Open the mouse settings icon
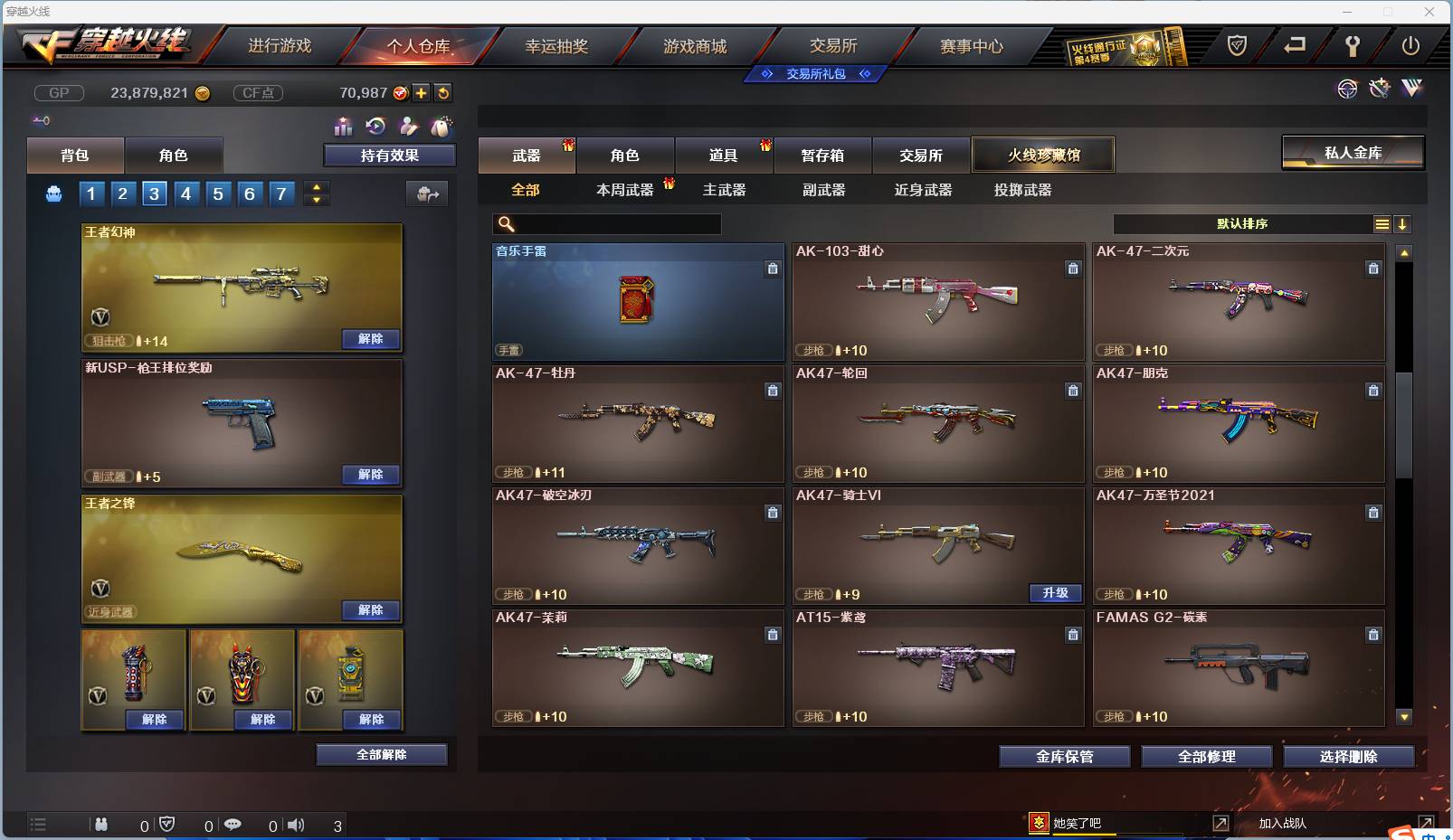This screenshot has width=1453, height=840. (442, 126)
